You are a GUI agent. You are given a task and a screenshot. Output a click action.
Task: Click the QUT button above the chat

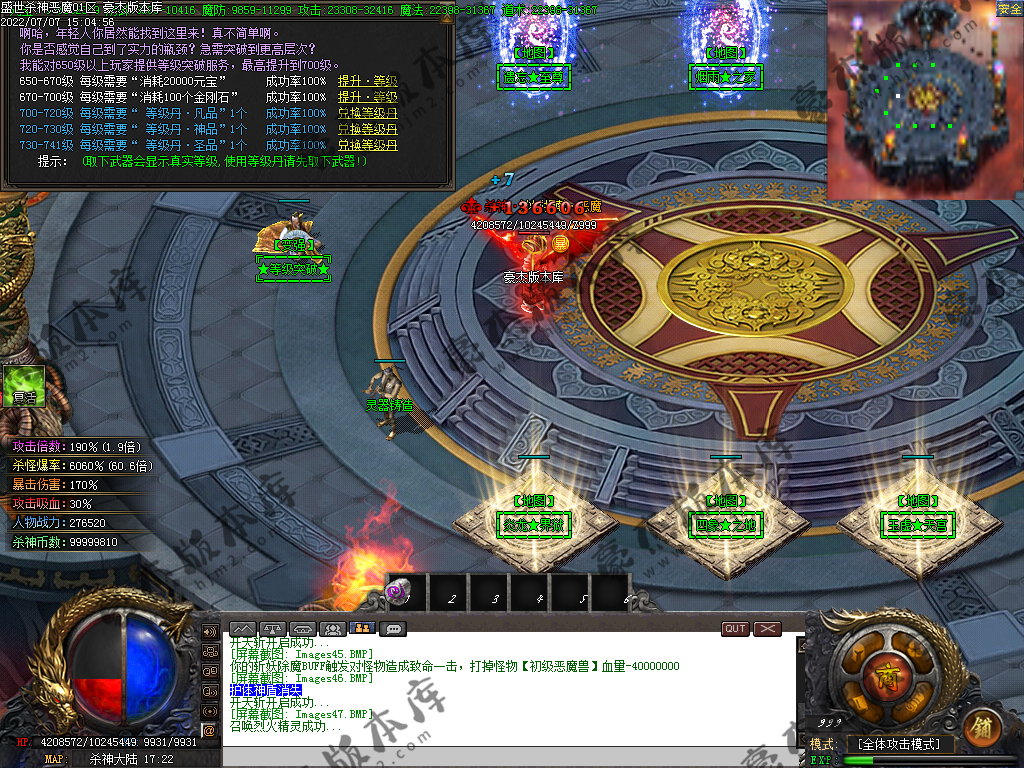pos(735,629)
